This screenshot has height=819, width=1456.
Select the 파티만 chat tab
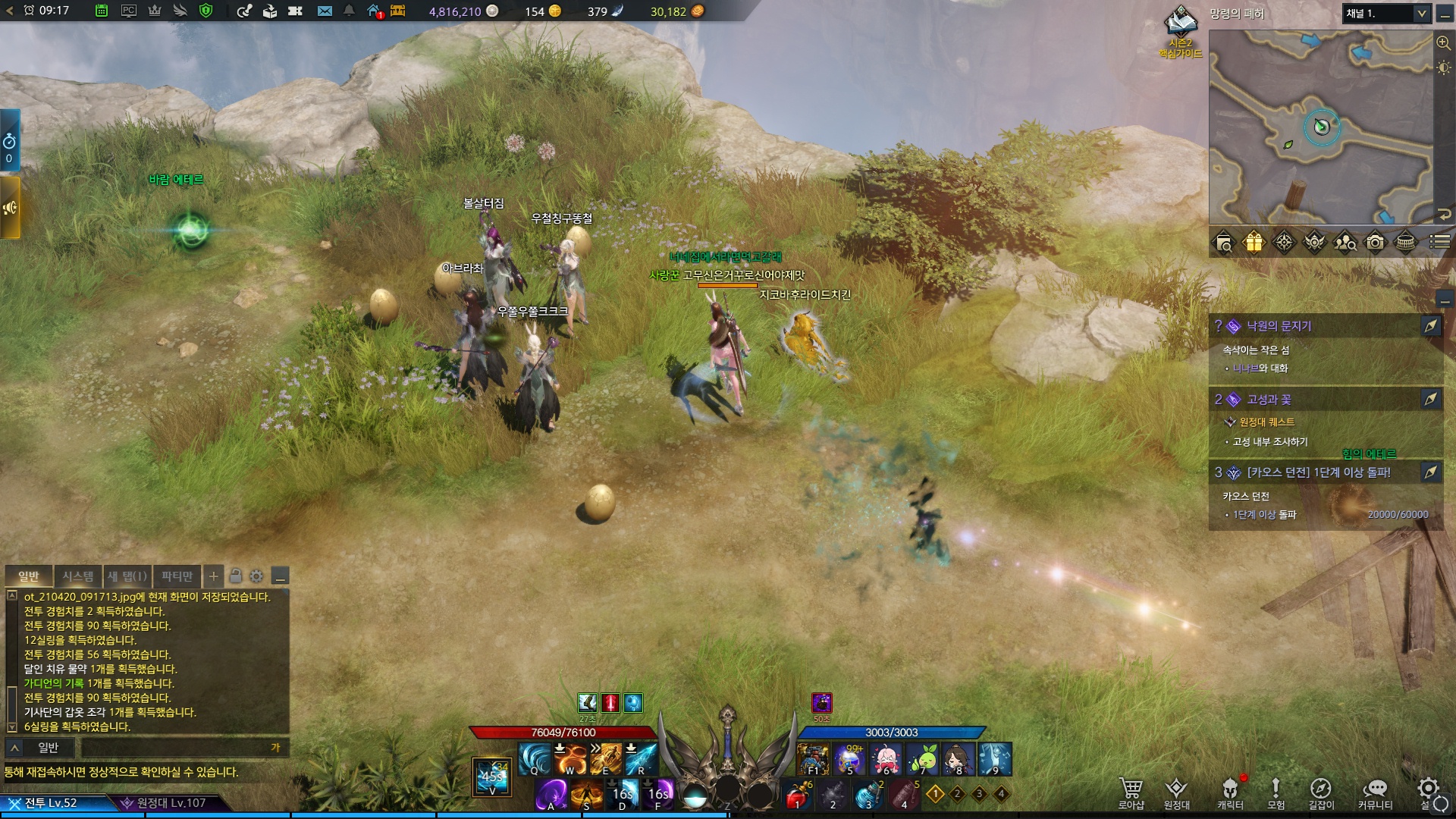177,576
